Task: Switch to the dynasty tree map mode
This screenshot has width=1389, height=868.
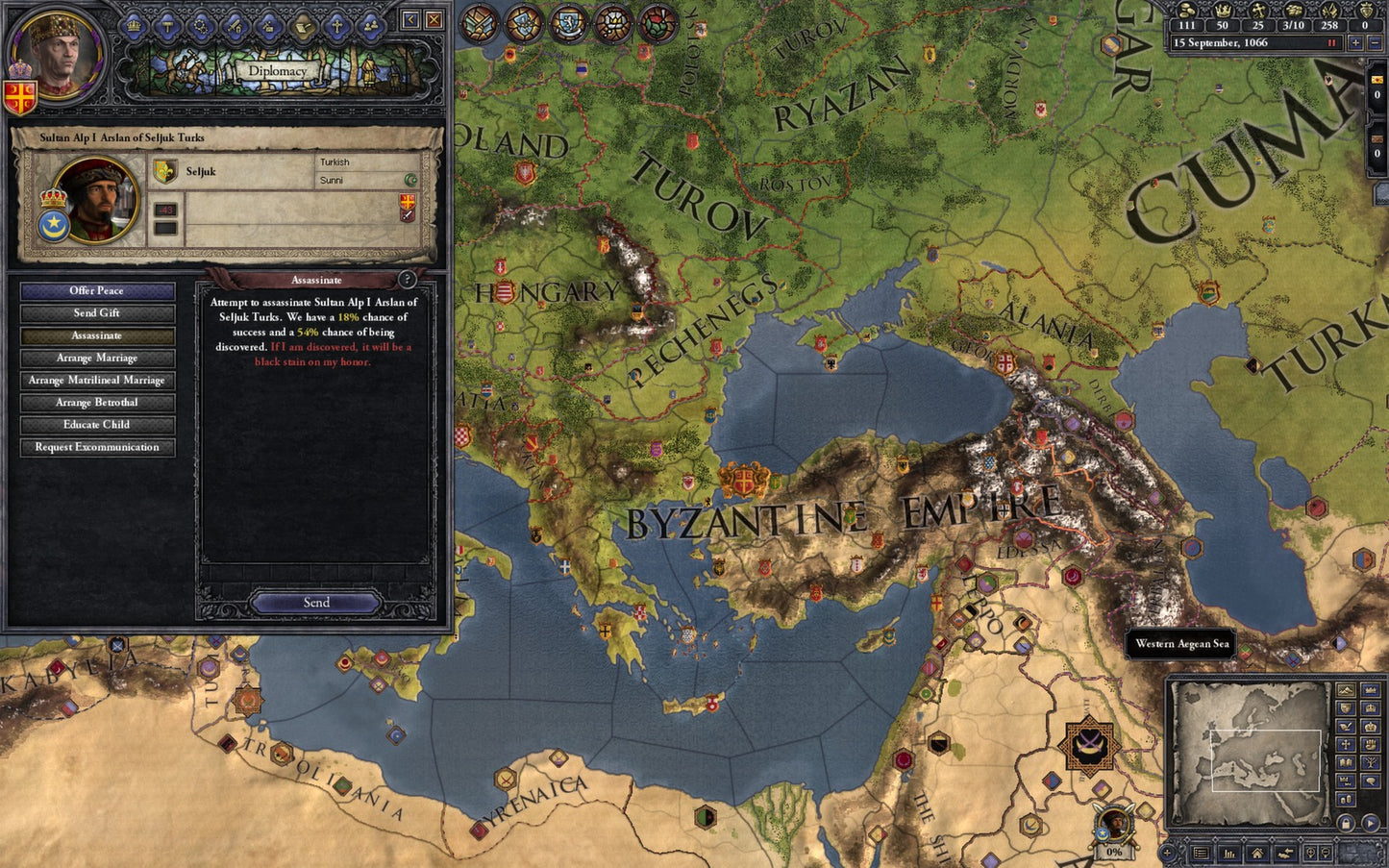Action: pyautogui.click(x=1372, y=761)
